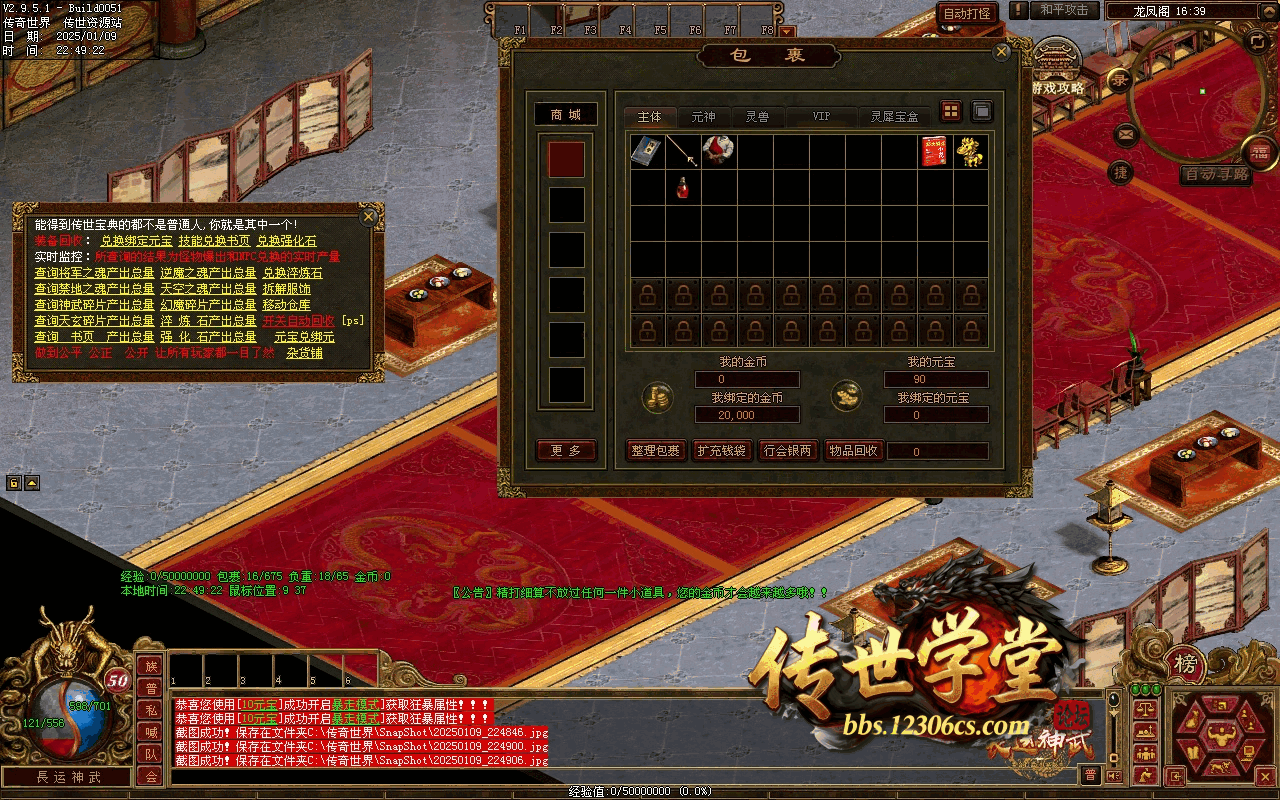1280x800 pixels.
Task: Close the 传世宝典 dialog panel
Action: pyautogui.click(x=369, y=216)
